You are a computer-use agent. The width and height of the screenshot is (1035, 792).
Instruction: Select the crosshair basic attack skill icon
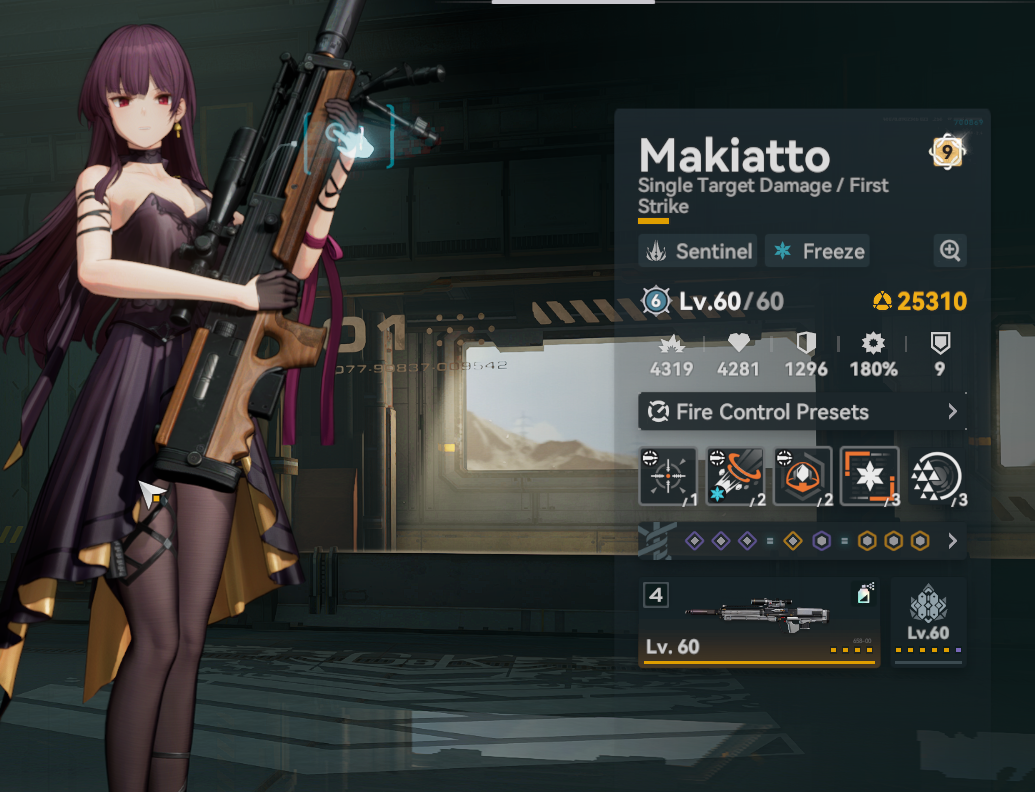[x=668, y=476]
